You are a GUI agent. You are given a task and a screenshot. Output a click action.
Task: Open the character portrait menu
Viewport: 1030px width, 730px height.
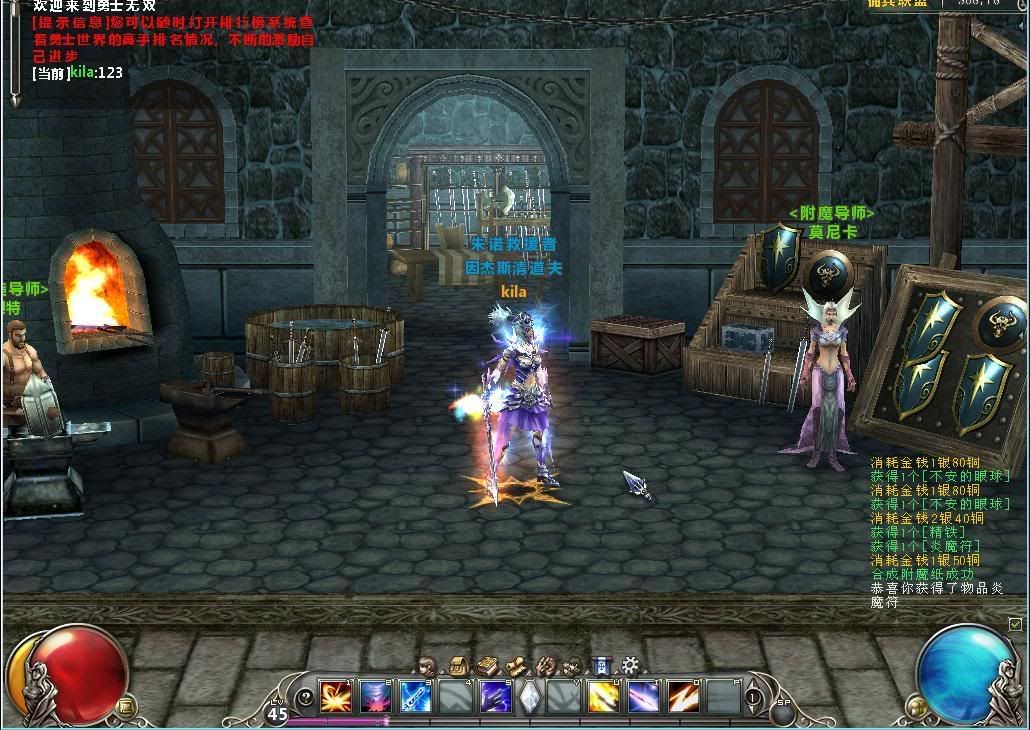coord(428,665)
